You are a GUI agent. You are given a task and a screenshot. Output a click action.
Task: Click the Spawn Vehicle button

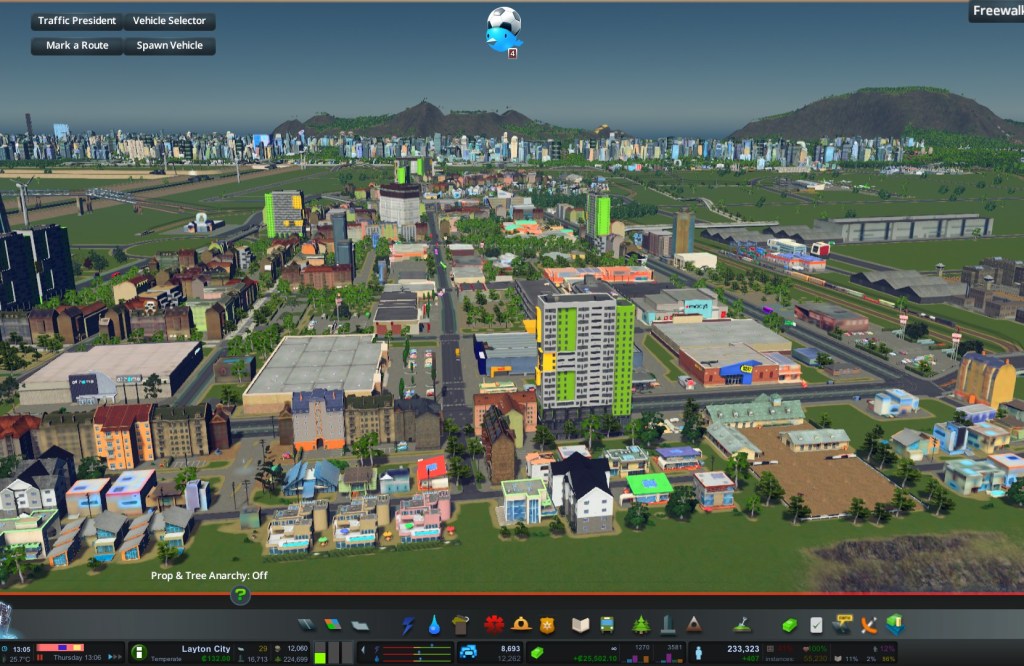pyautogui.click(x=169, y=46)
